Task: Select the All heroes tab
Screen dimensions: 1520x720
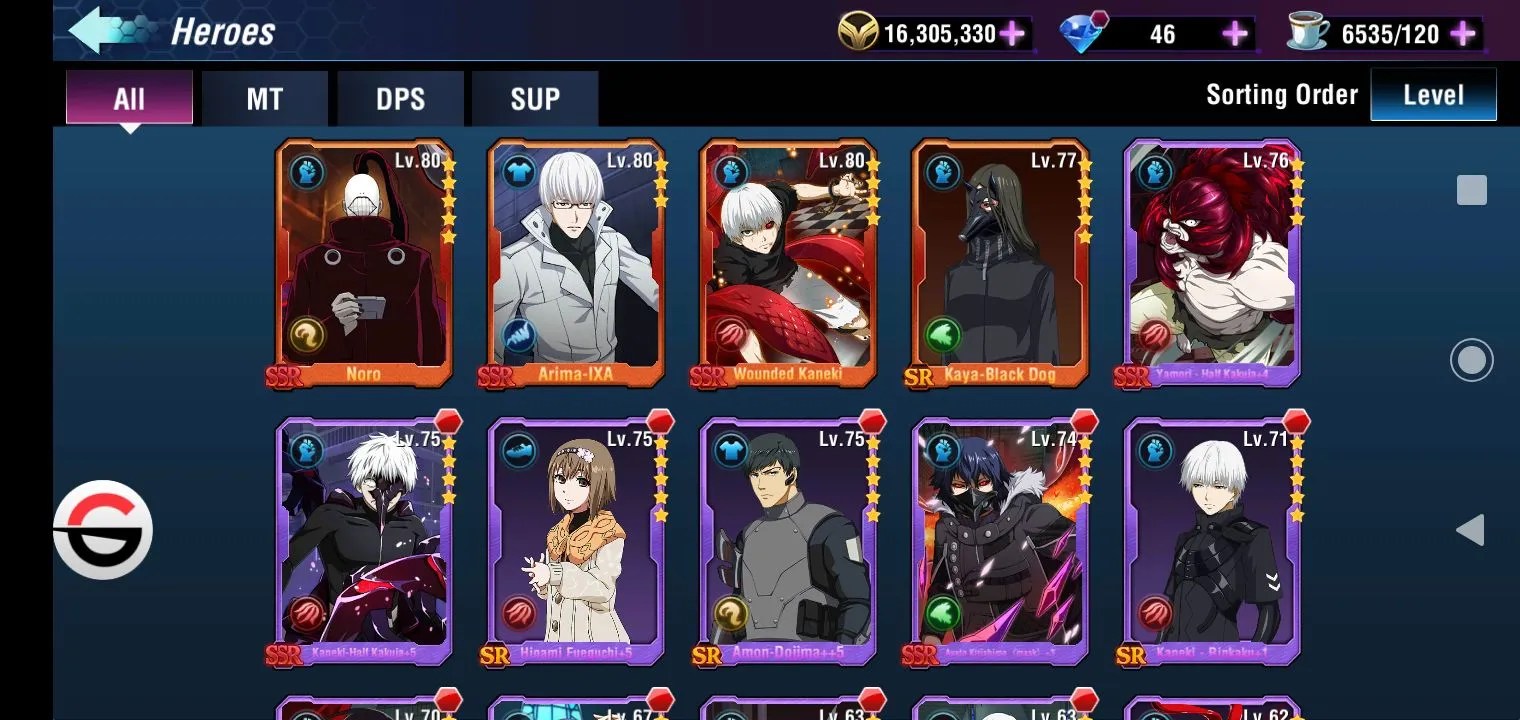Action: coord(129,99)
